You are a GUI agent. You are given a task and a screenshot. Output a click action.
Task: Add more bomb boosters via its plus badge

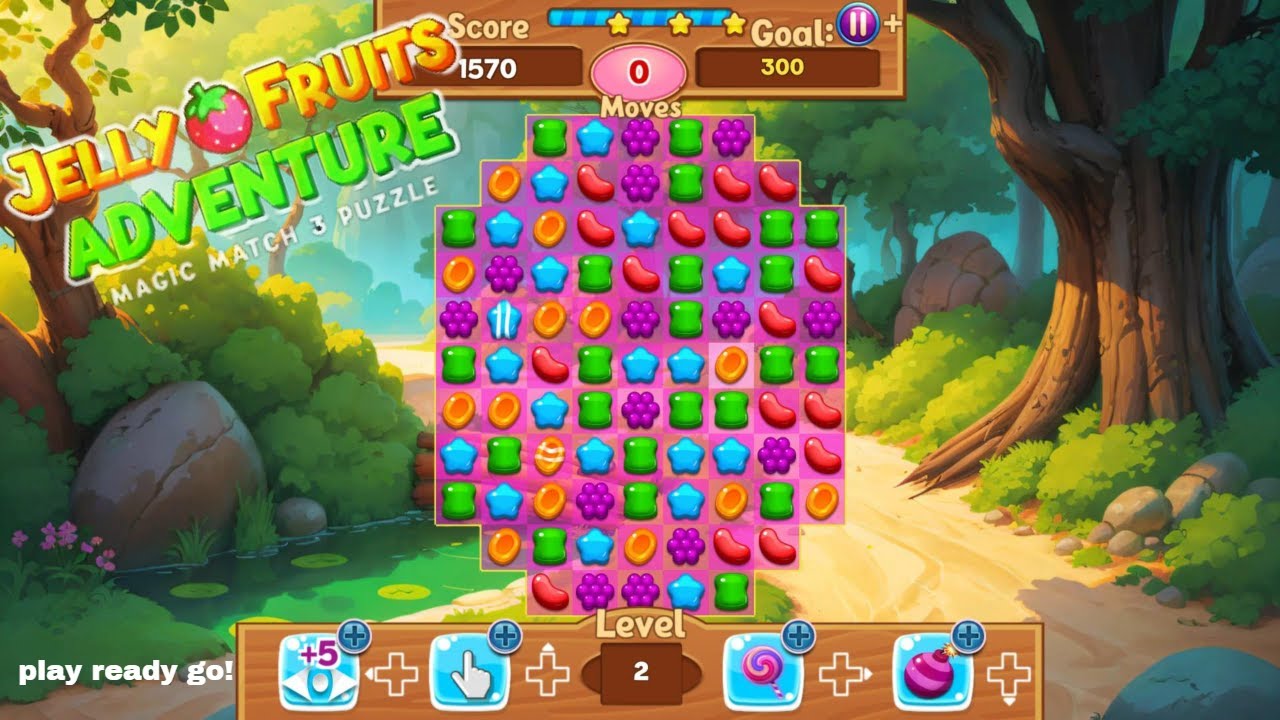coord(968,635)
